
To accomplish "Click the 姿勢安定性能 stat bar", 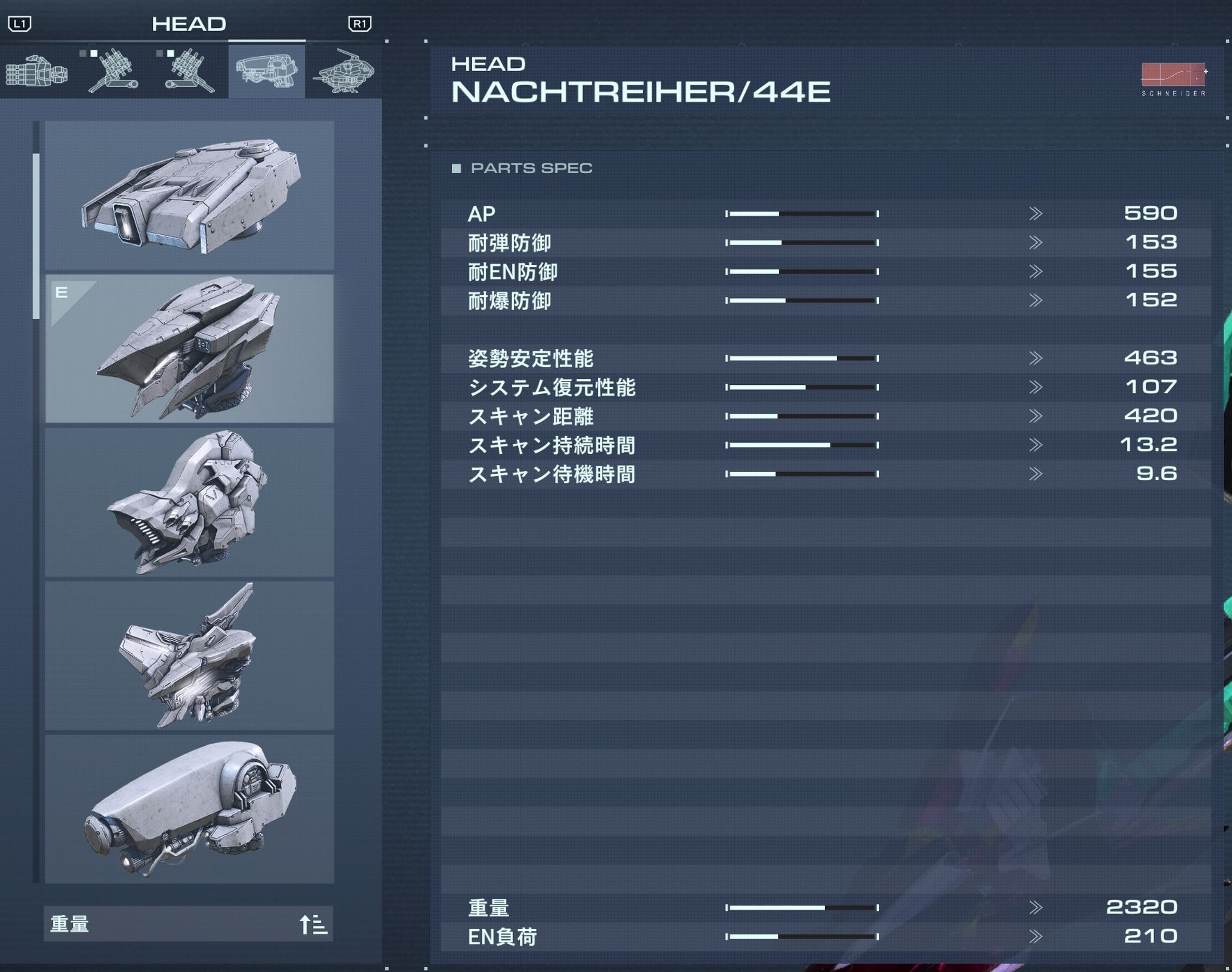I will 799,358.
